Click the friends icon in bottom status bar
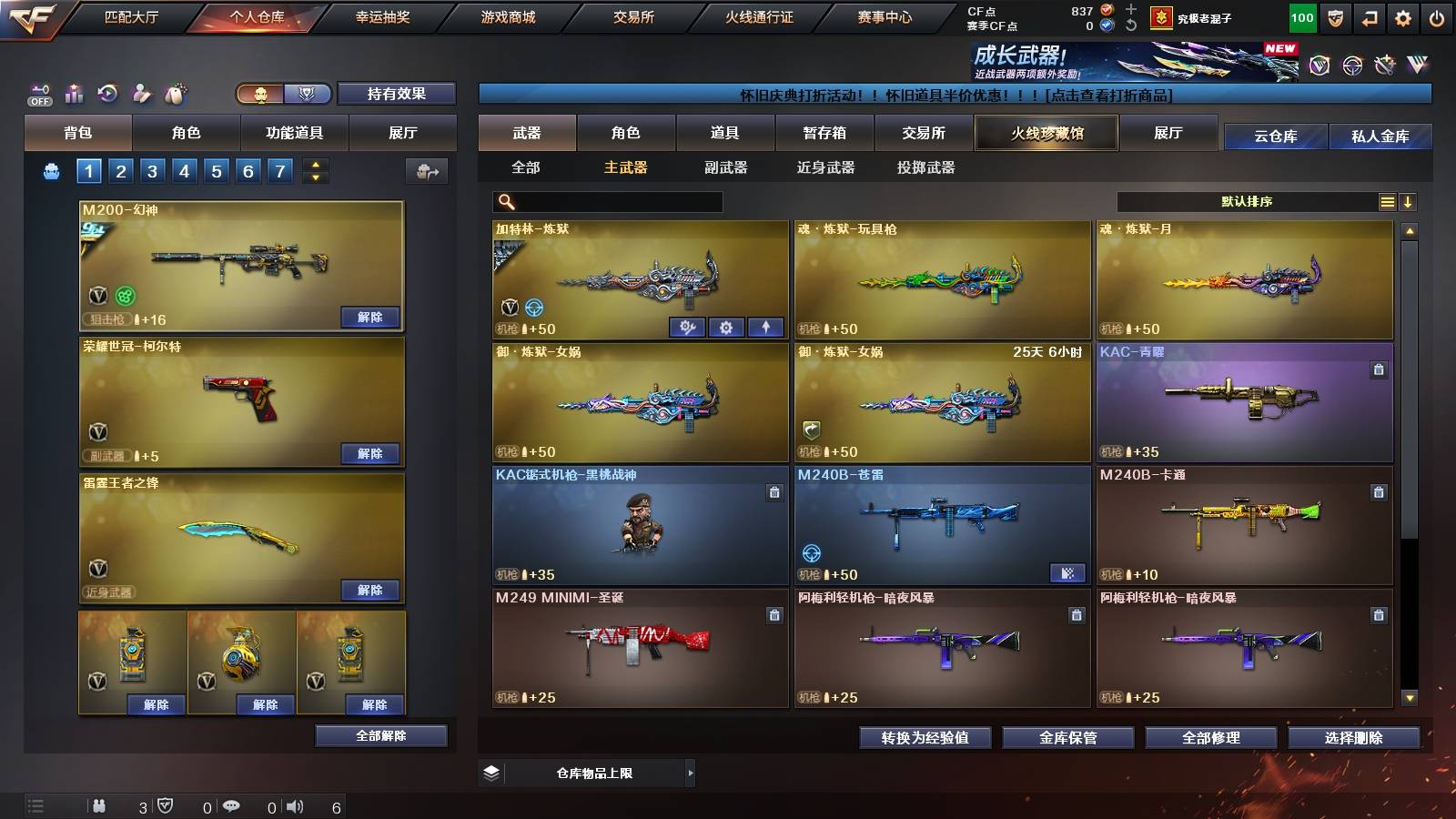Screen dimensions: 1456x819 pos(98,805)
